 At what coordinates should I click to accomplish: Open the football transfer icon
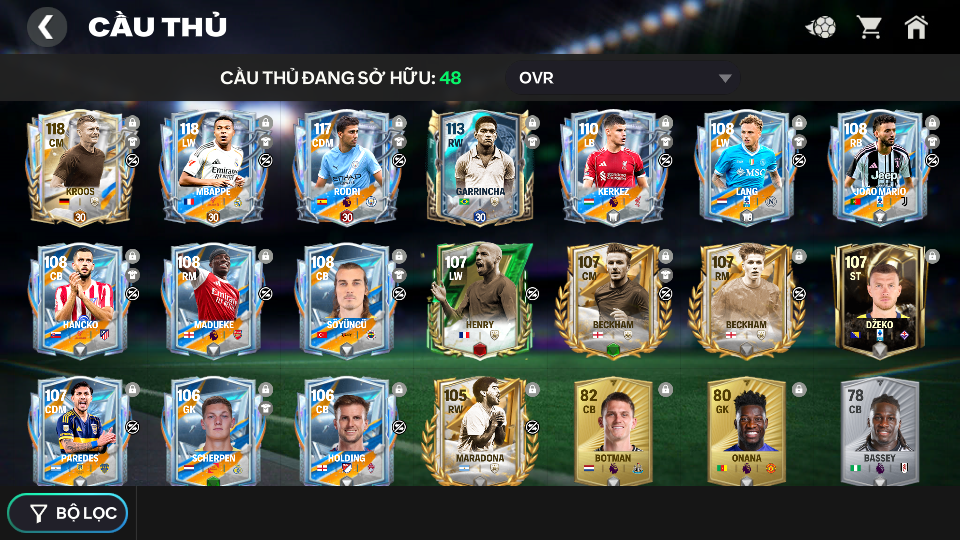821,27
